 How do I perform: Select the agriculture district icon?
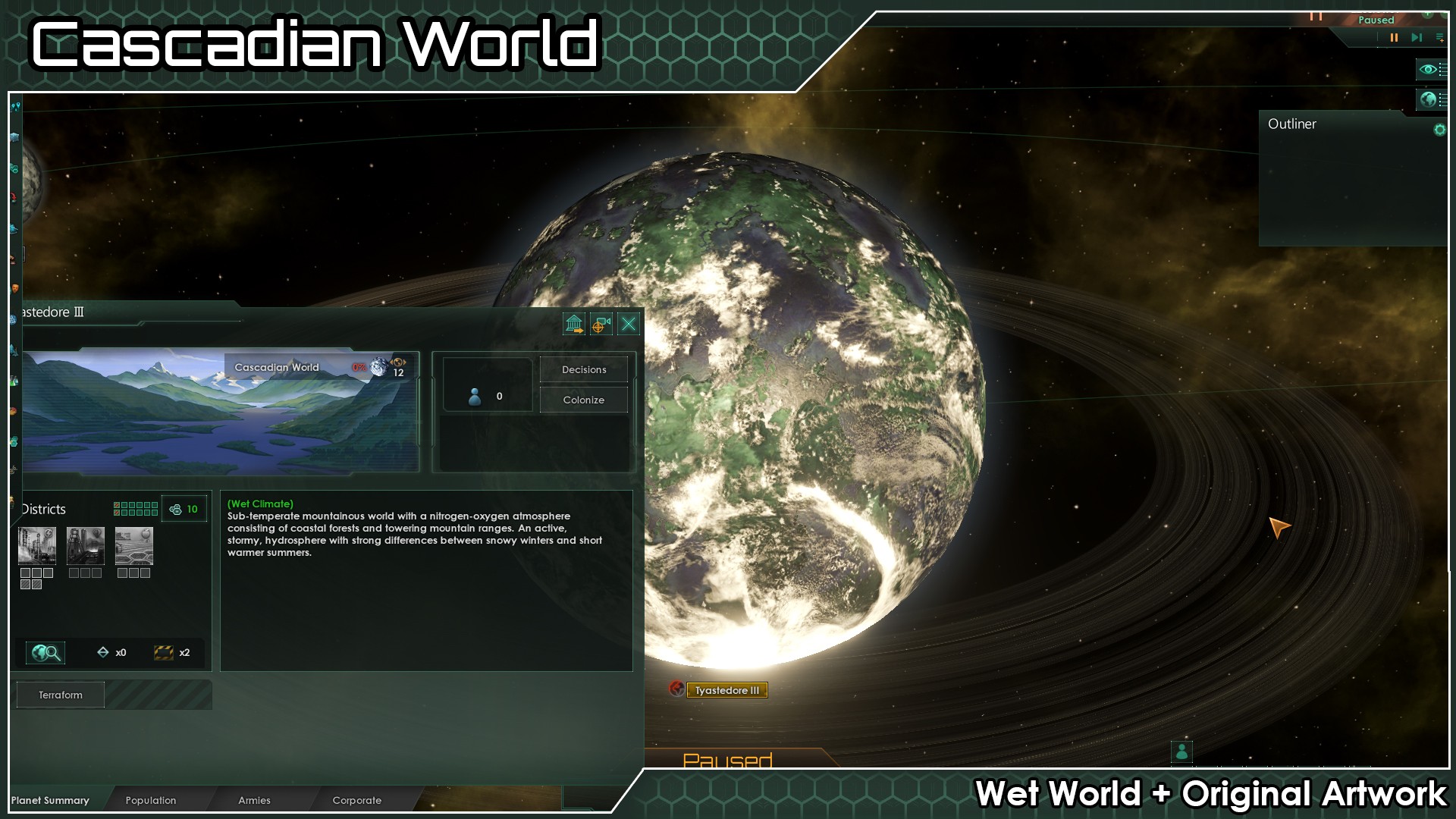[x=134, y=545]
